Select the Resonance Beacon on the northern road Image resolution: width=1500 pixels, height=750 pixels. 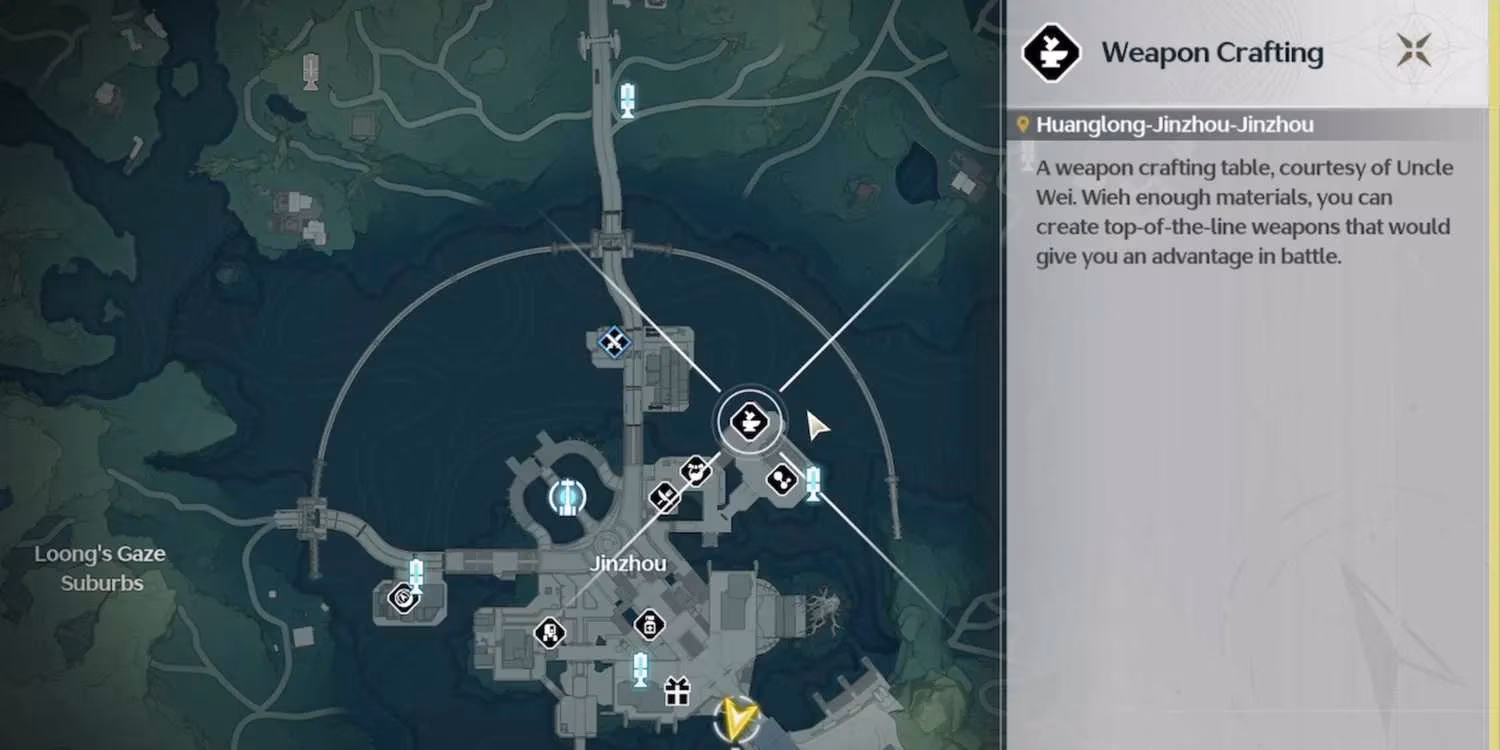(627, 99)
